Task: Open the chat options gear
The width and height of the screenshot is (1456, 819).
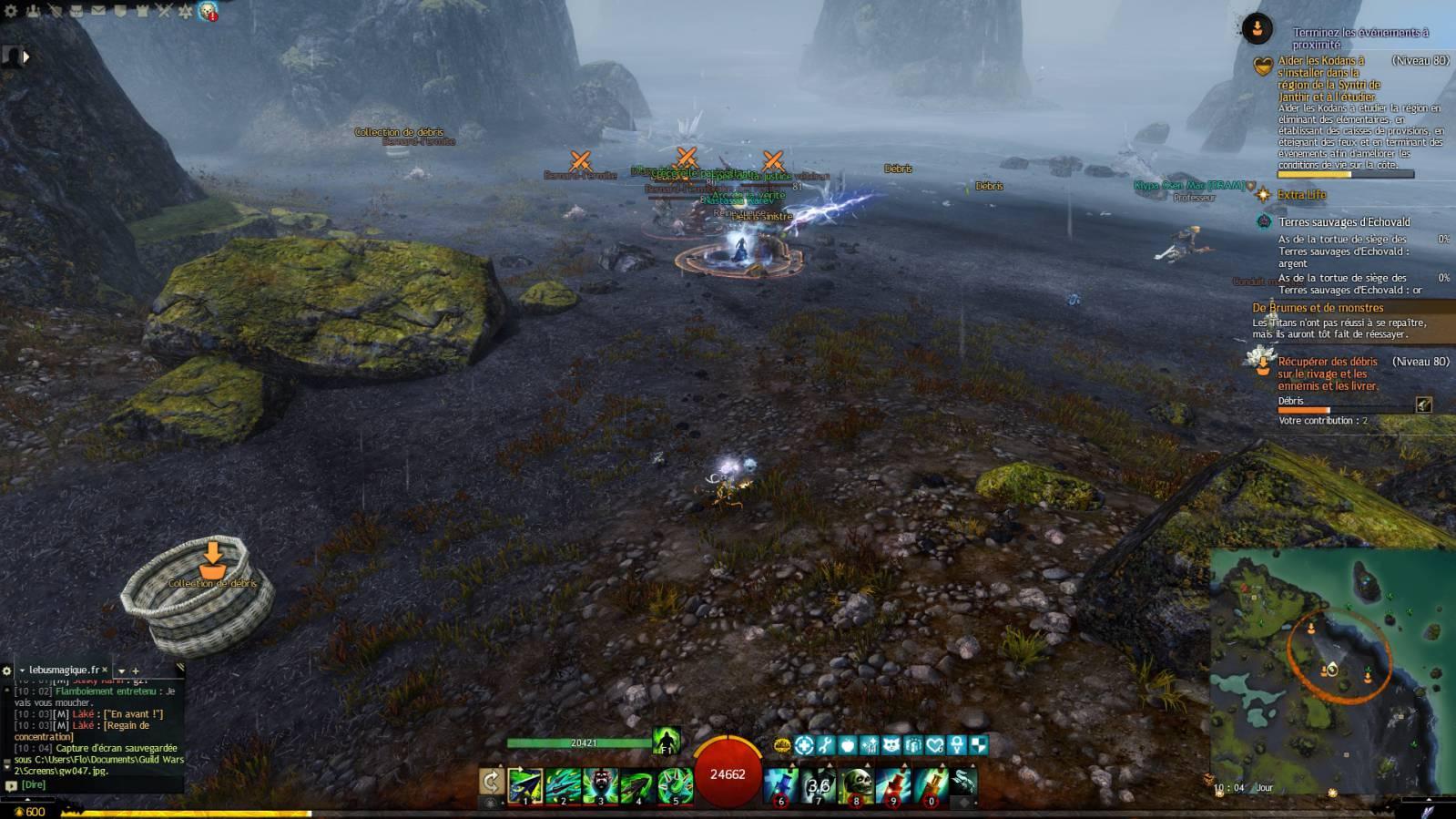Action: (x=7, y=671)
